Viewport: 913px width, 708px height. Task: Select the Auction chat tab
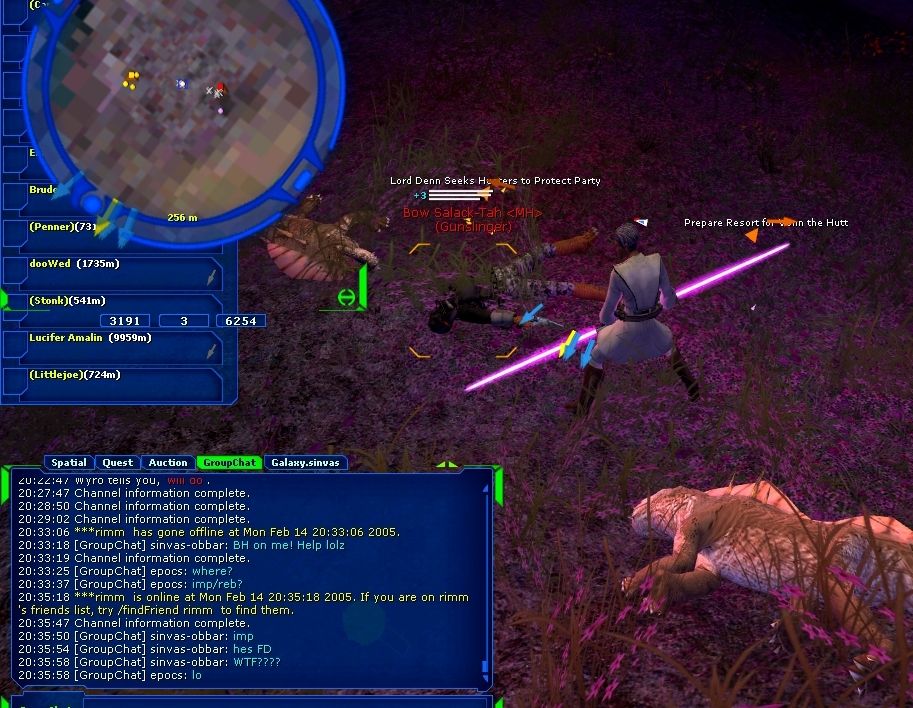pos(168,463)
